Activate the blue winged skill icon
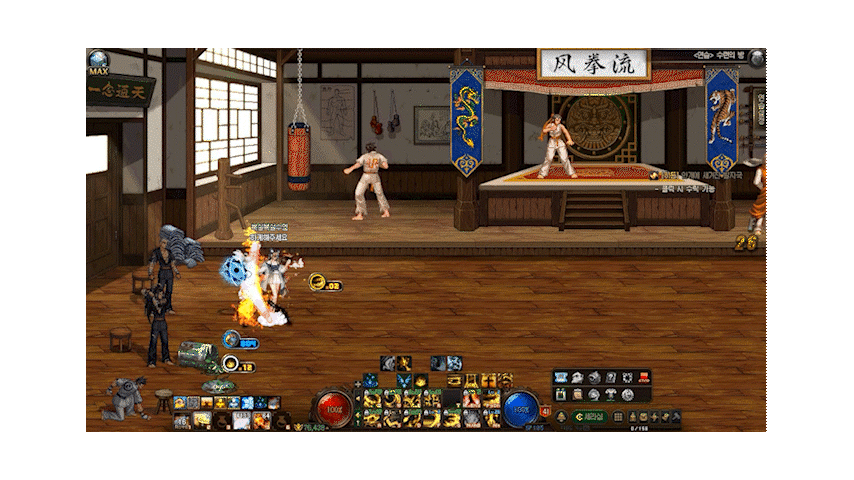 [404, 380]
